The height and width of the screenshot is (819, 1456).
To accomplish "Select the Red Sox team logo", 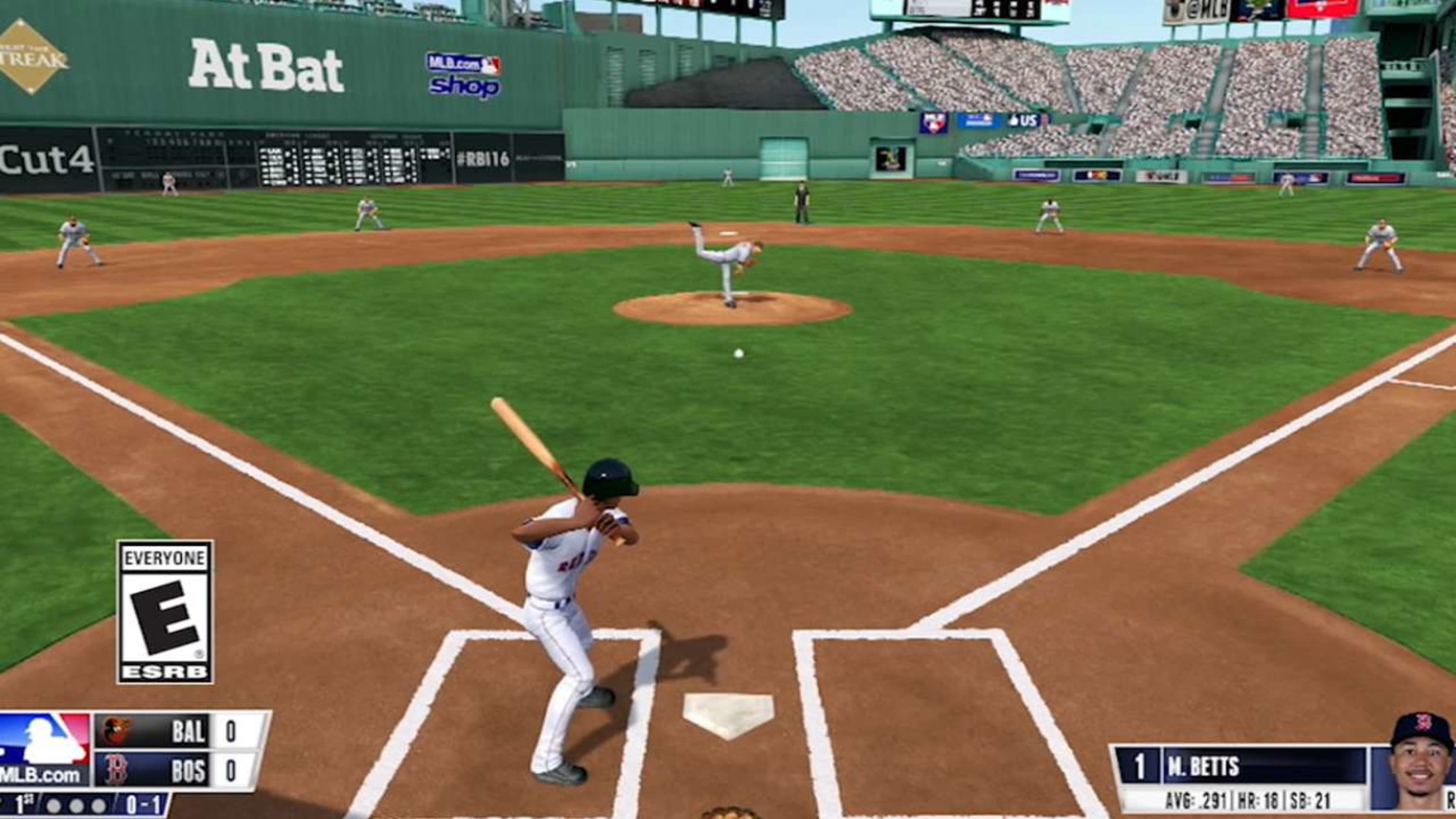I will click(115, 770).
